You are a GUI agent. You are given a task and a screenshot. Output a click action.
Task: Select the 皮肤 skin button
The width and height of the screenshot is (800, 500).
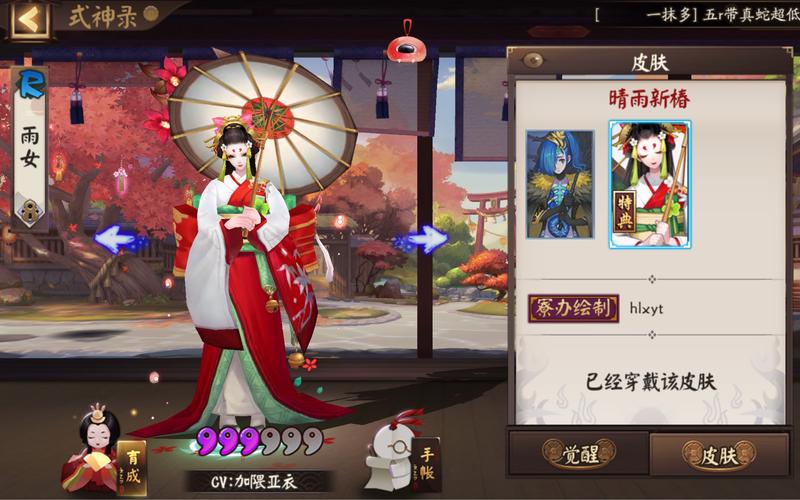[718, 456]
